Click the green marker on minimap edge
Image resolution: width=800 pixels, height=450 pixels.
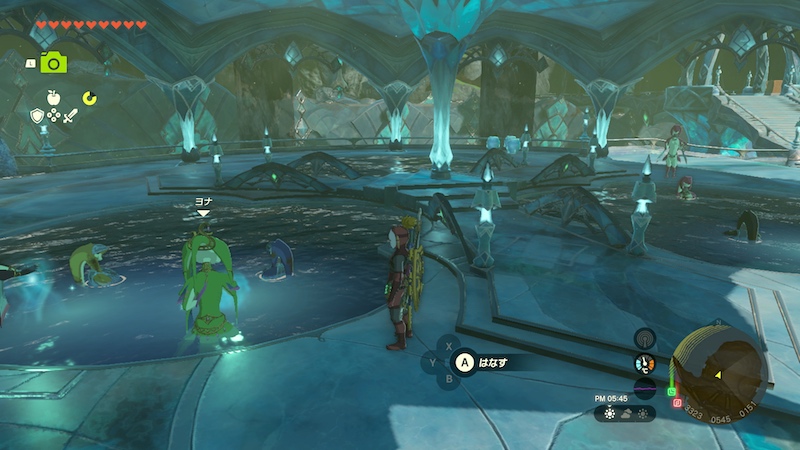click(672, 390)
